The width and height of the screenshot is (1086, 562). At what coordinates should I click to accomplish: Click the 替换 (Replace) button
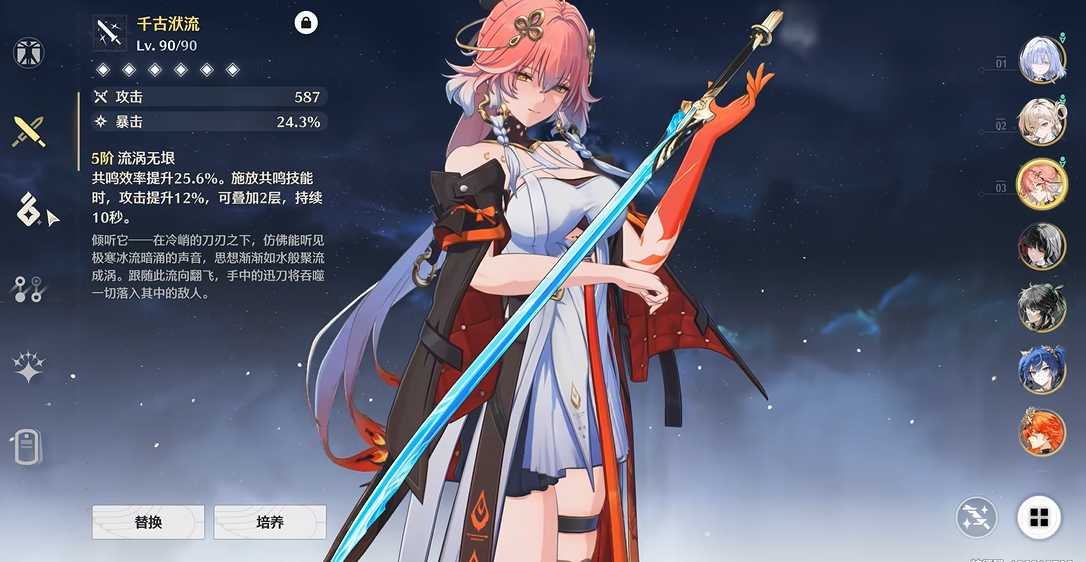[148, 522]
